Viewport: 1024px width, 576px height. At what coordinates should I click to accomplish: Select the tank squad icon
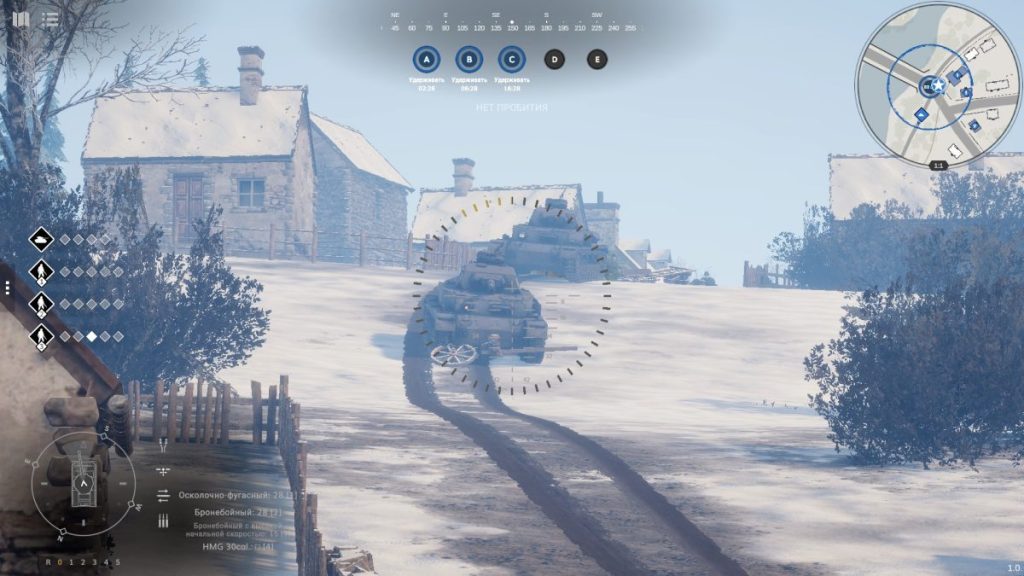[41, 239]
